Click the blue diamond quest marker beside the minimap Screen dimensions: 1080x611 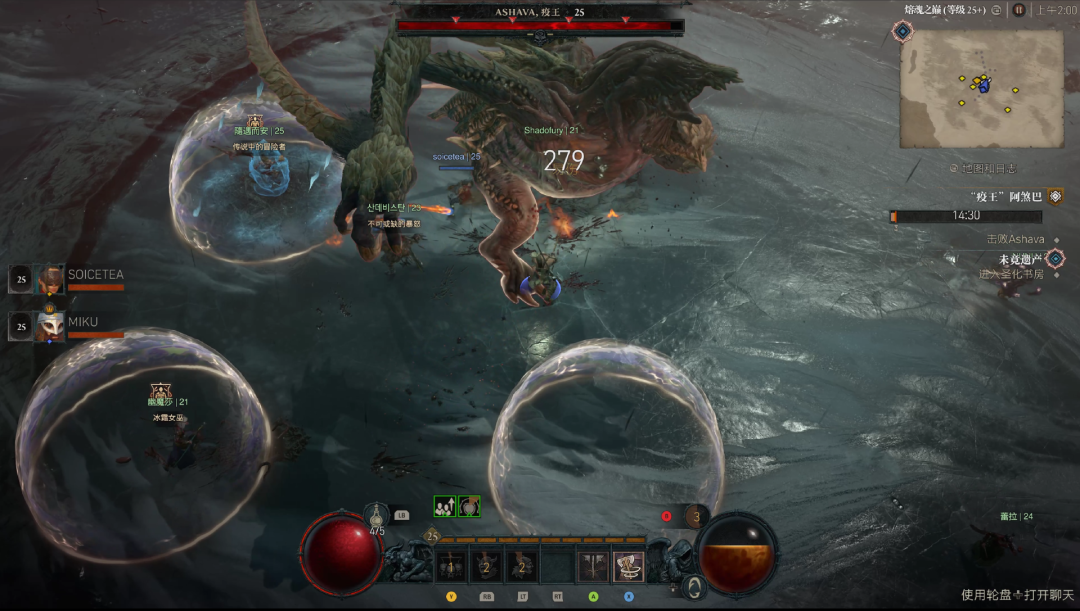[x=903, y=32]
